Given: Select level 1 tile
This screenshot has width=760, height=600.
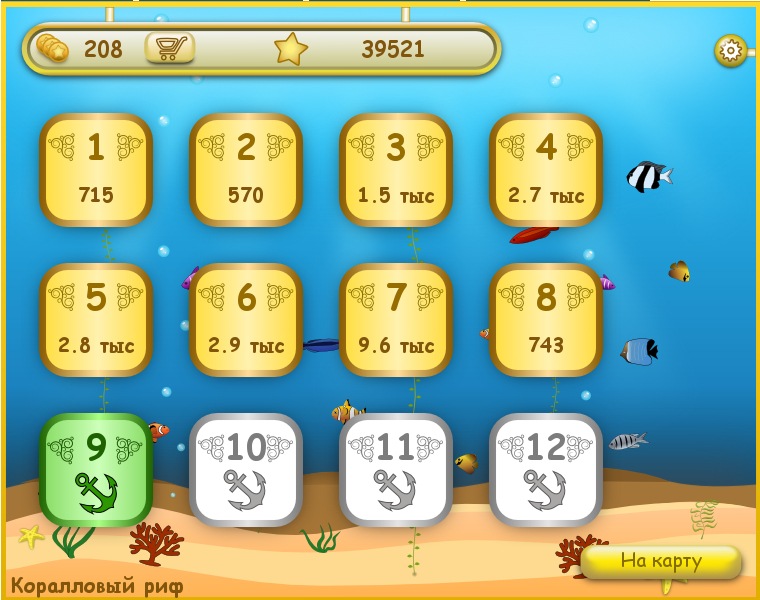Looking at the screenshot, I should 96,170.
